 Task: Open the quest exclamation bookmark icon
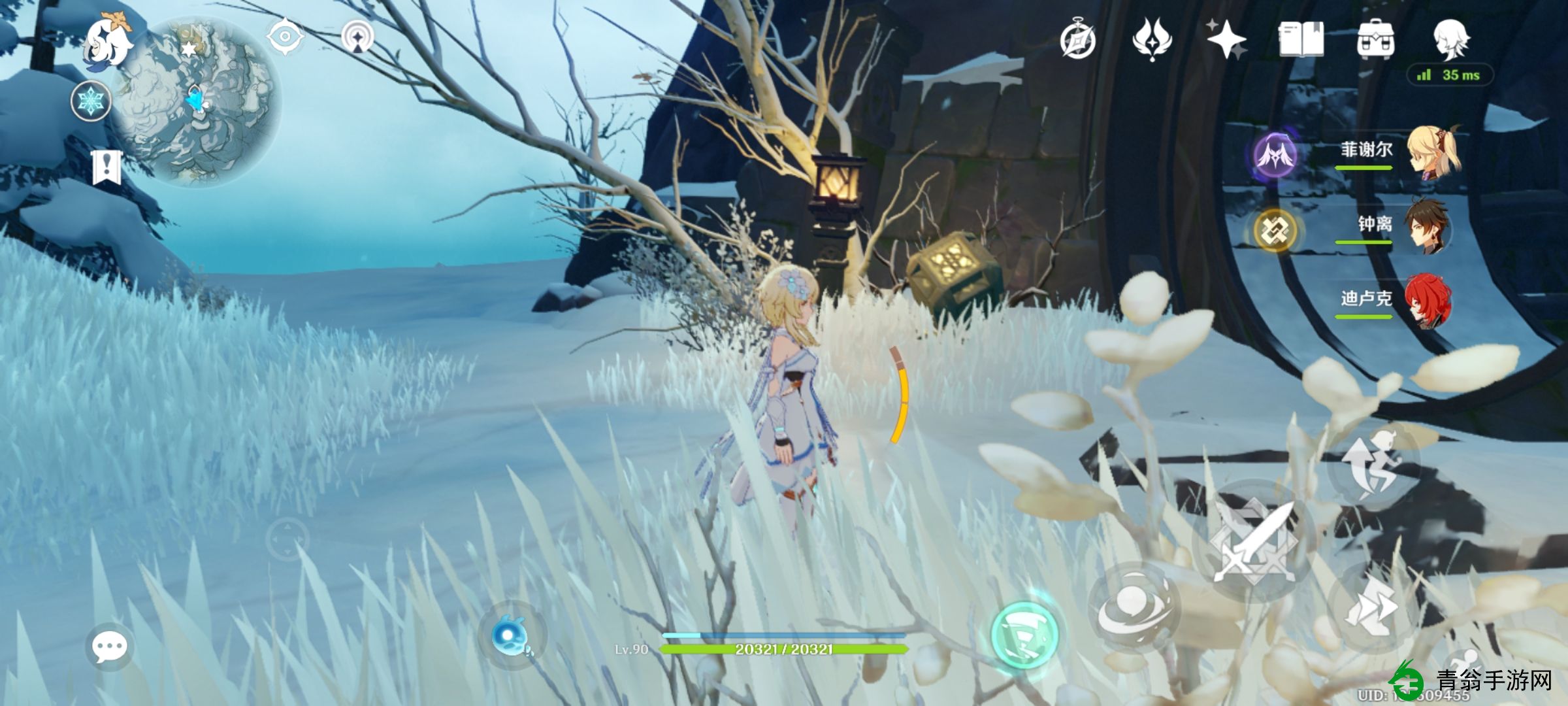tap(106, 167)
